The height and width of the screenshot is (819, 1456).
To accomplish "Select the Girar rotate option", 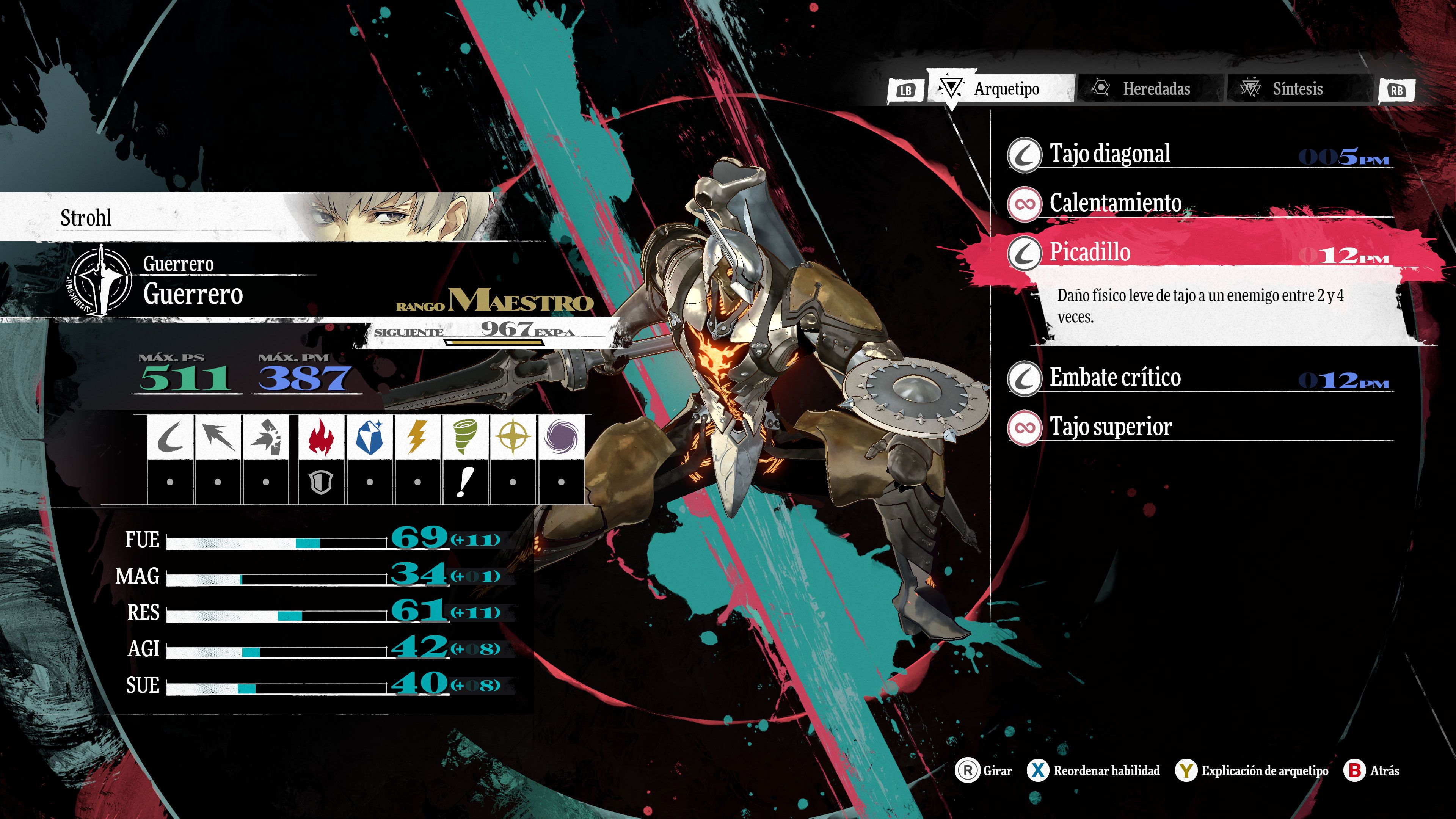I will click(984, 770).
